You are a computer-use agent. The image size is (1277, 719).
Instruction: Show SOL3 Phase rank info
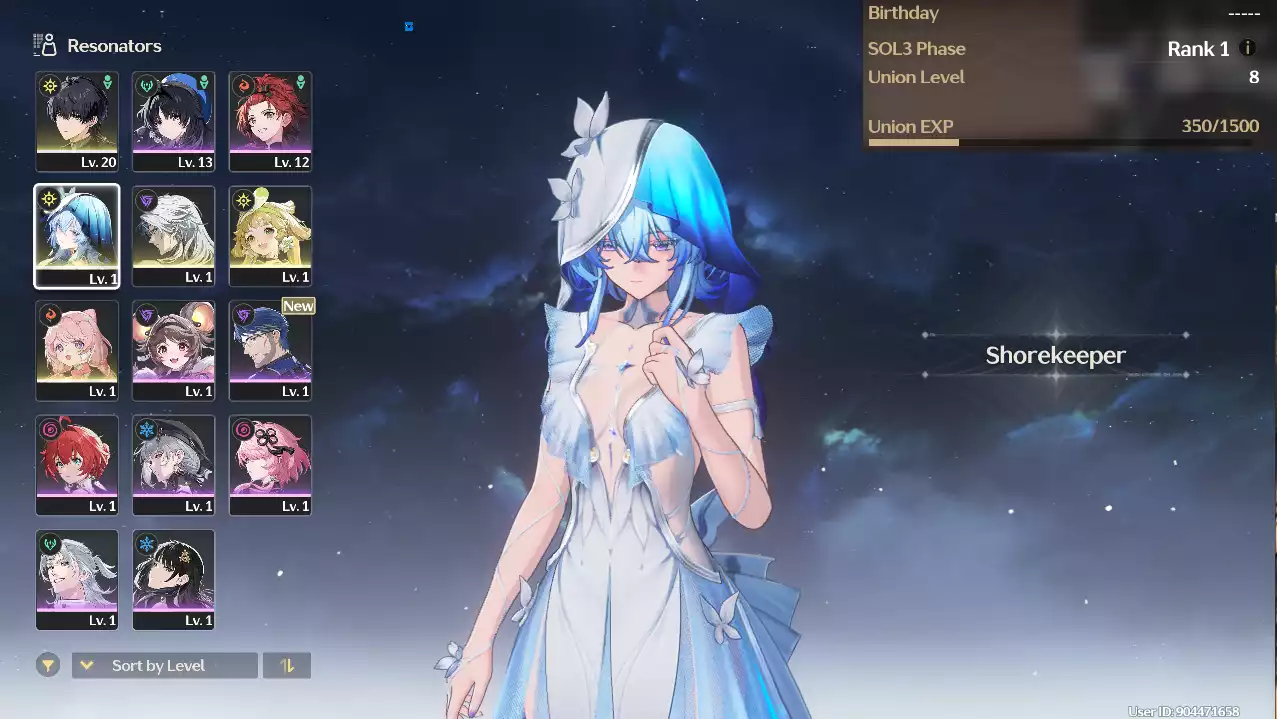(x=1247, y=48)
